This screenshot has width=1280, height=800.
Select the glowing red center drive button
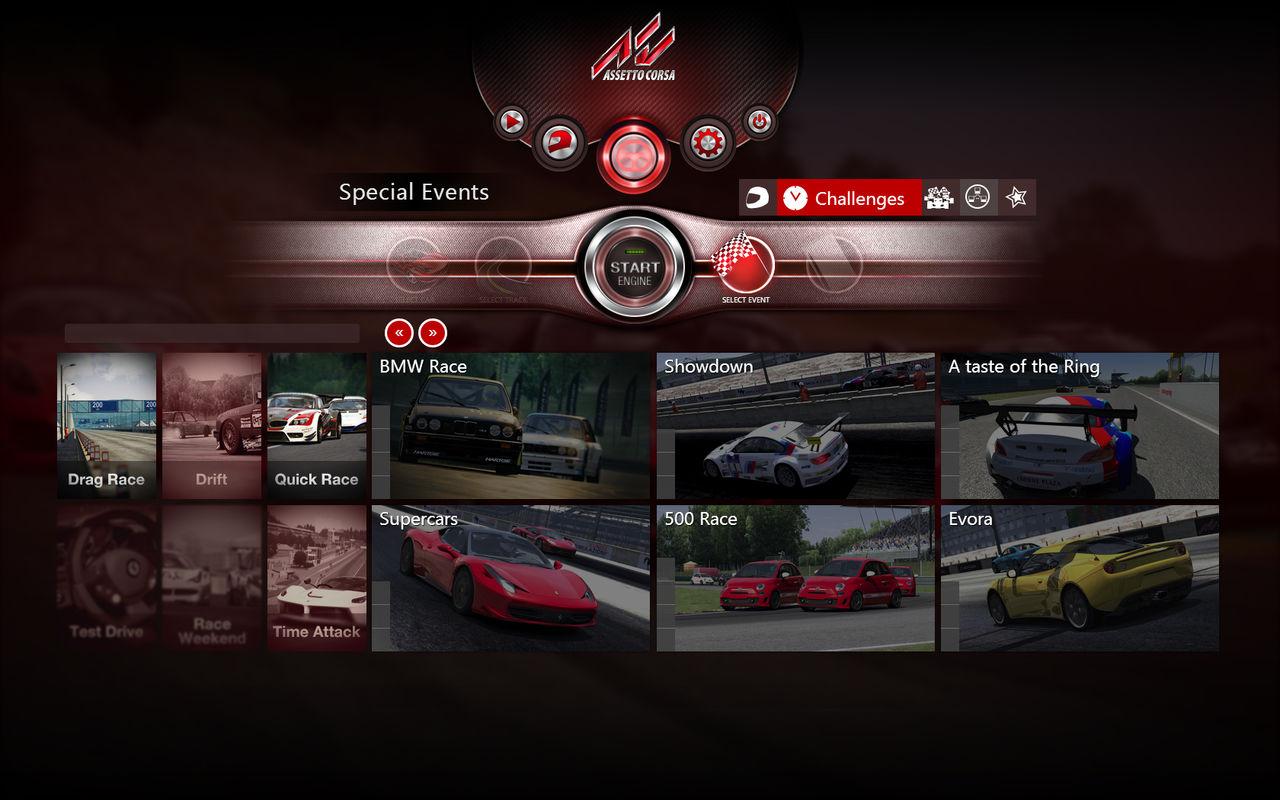click(633, 155)
